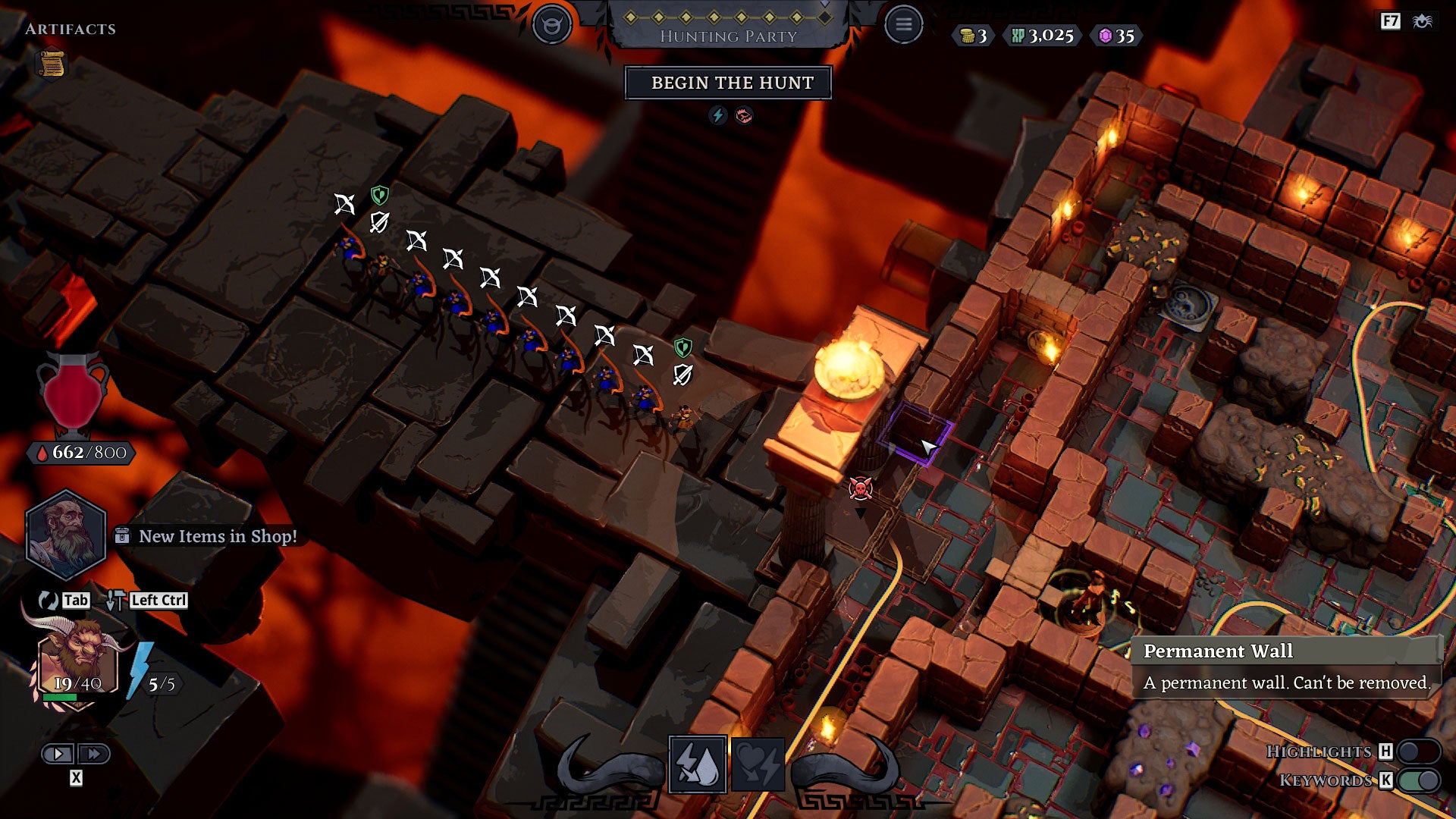Click the swap cycle arrows icon

tap(48, 601)
